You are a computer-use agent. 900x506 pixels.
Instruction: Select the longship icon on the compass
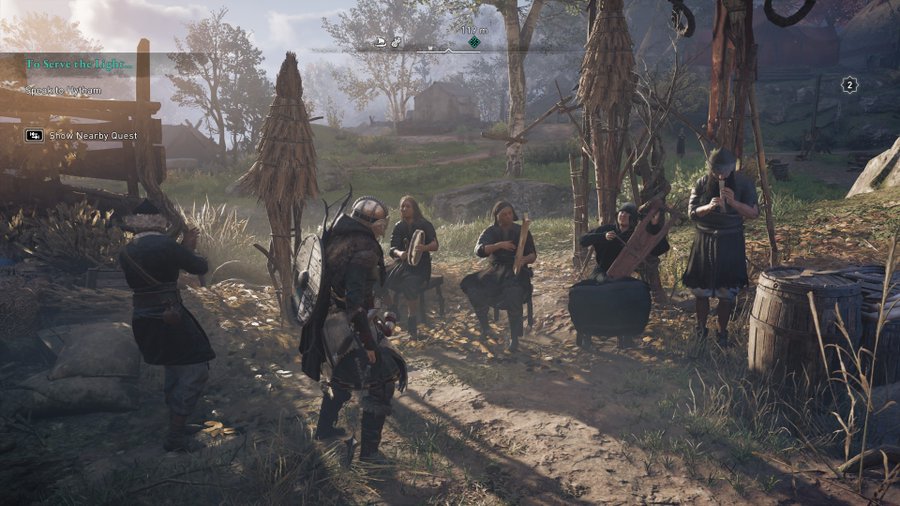pyautogui.click(x=380, y=42)
